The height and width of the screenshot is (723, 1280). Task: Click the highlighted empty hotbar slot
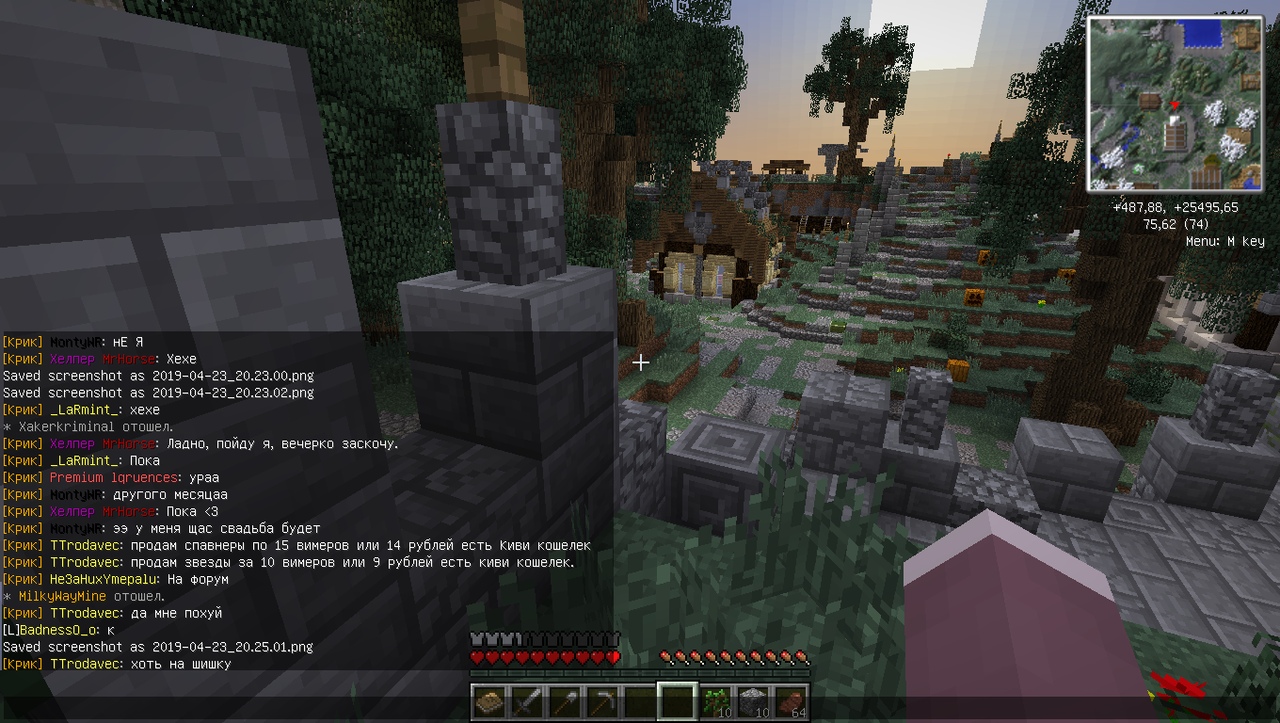(677, 702)
